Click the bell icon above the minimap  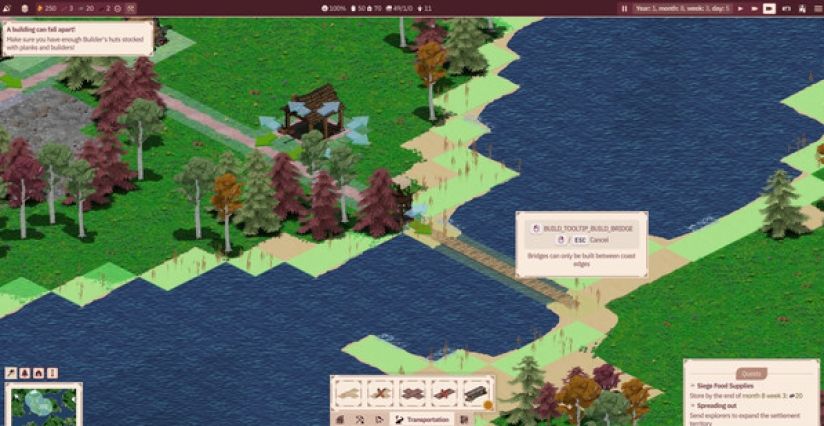(x=24, y=373)
